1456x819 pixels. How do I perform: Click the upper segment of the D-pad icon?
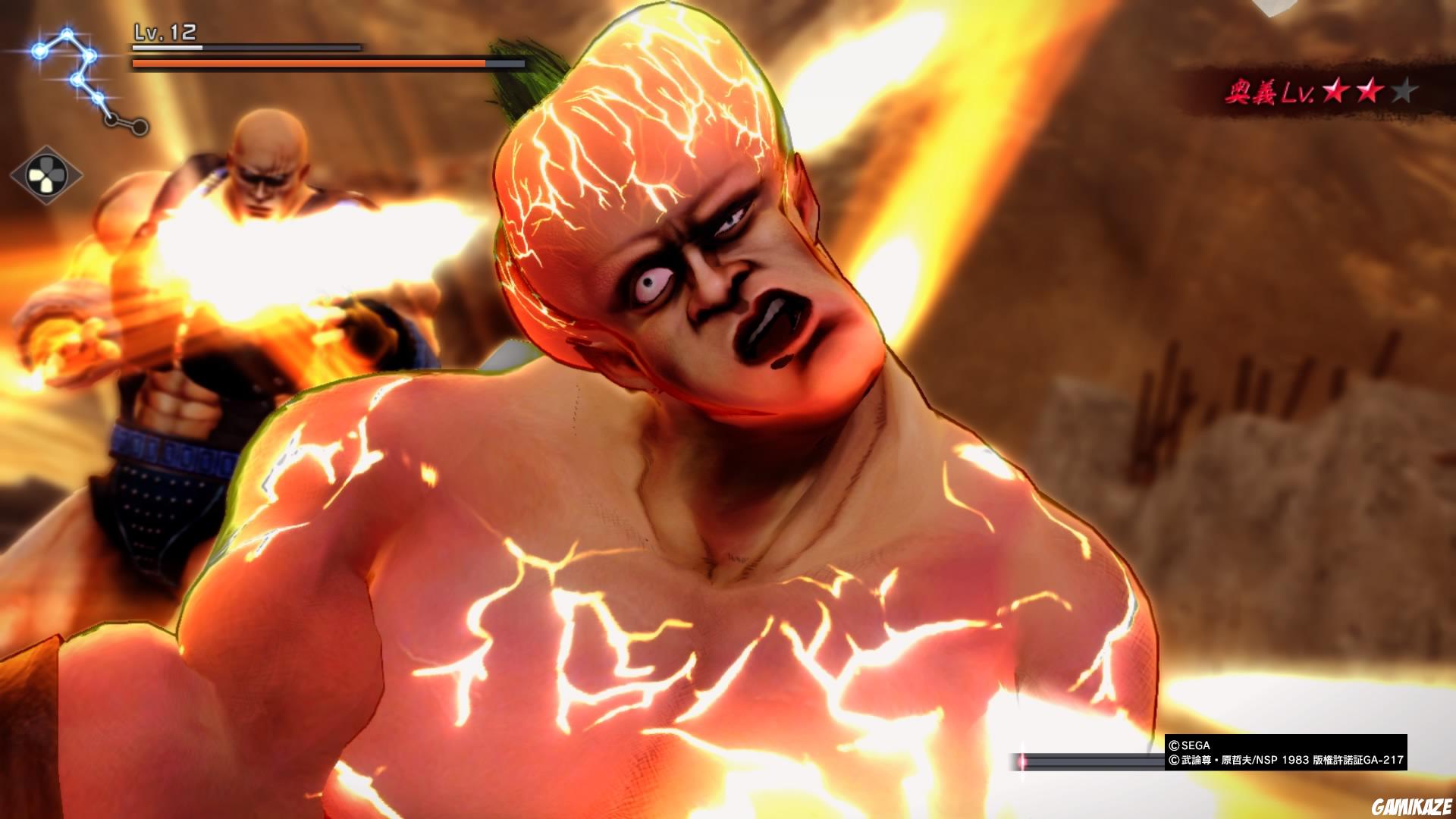[45, 164]
